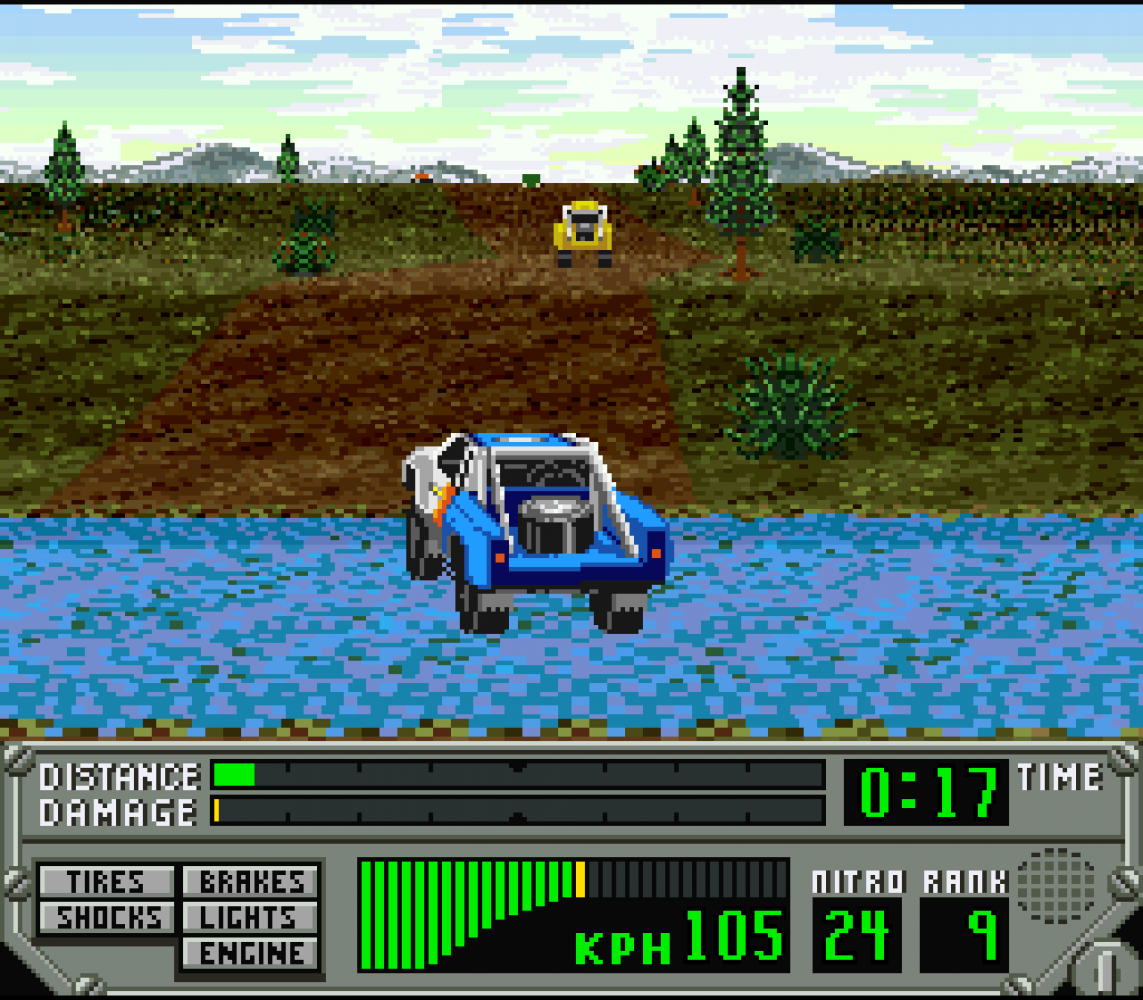Select the LIGHTS indicator
The image size is (1143, 1000).
[251, 917]
